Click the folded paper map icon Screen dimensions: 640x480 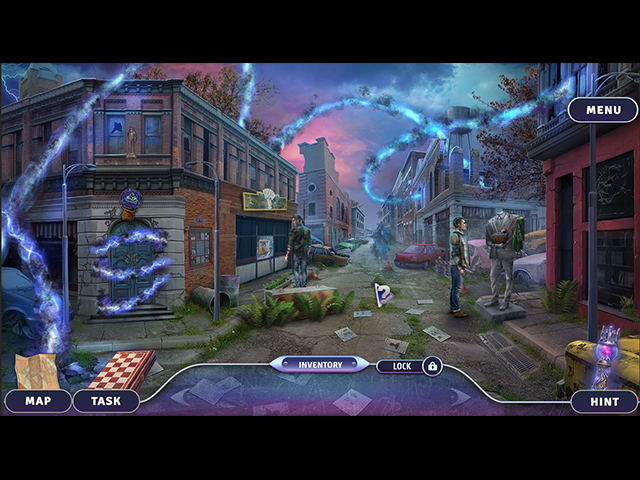pos(36,370)
